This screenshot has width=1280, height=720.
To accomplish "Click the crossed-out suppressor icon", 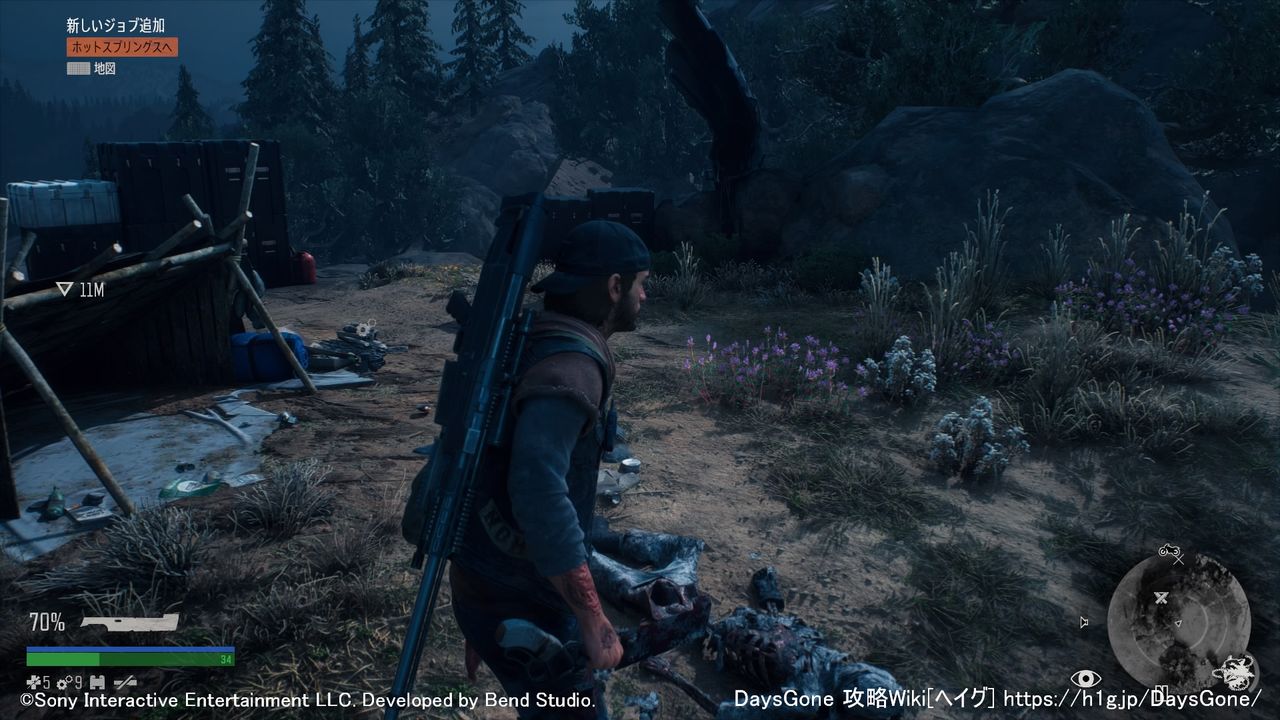I will [x=125, y=682].
